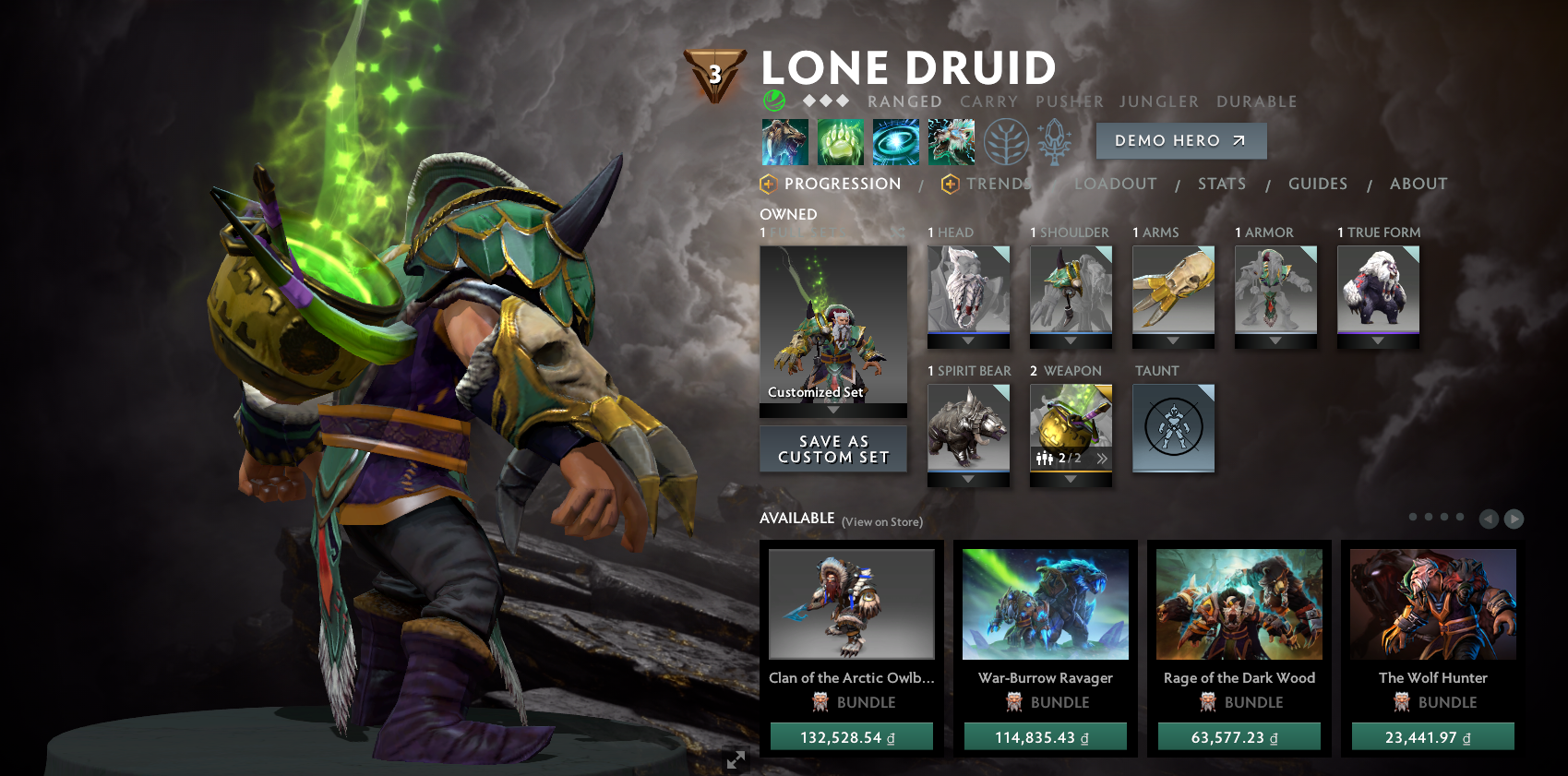Image resolution: width=1568 pixels, height=776 pixels.
Task: Click the SAVE AS CUSTOM SET button
Action: 832,449
